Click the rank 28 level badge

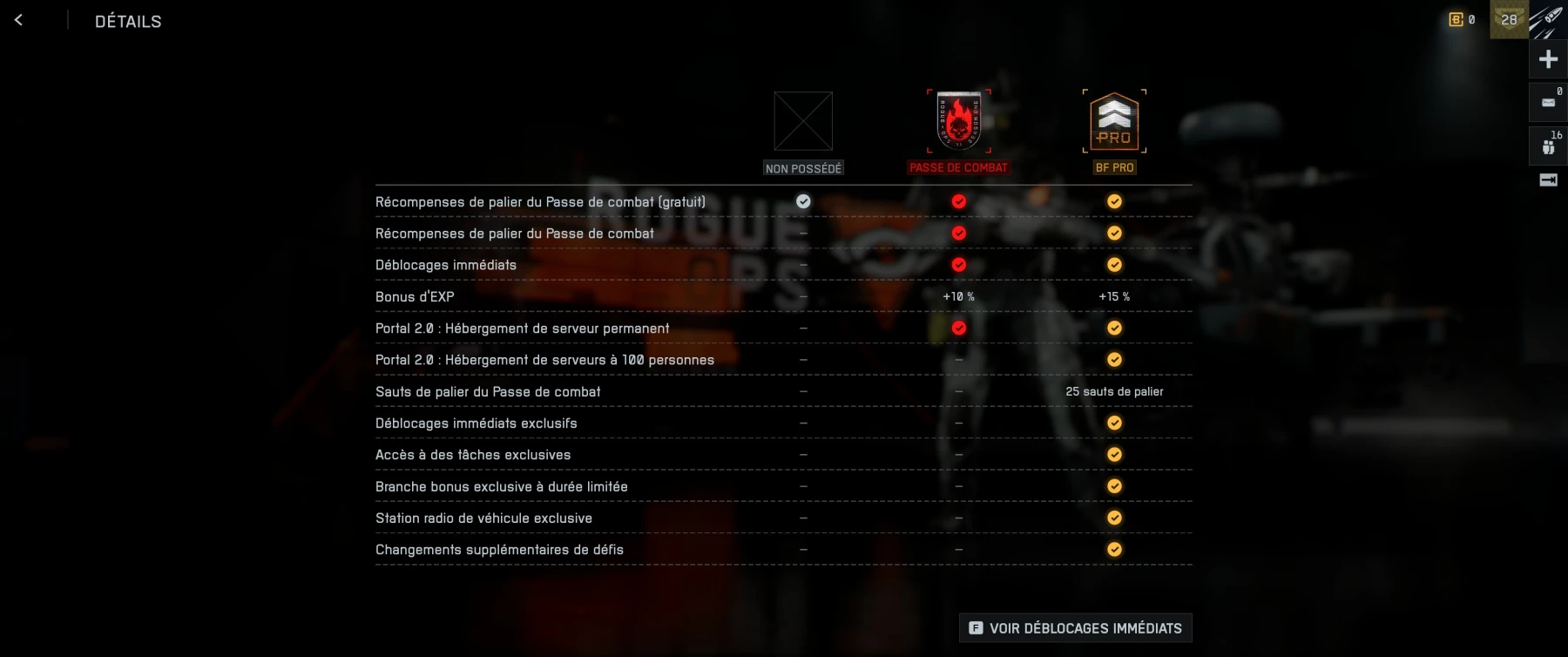1509,20
